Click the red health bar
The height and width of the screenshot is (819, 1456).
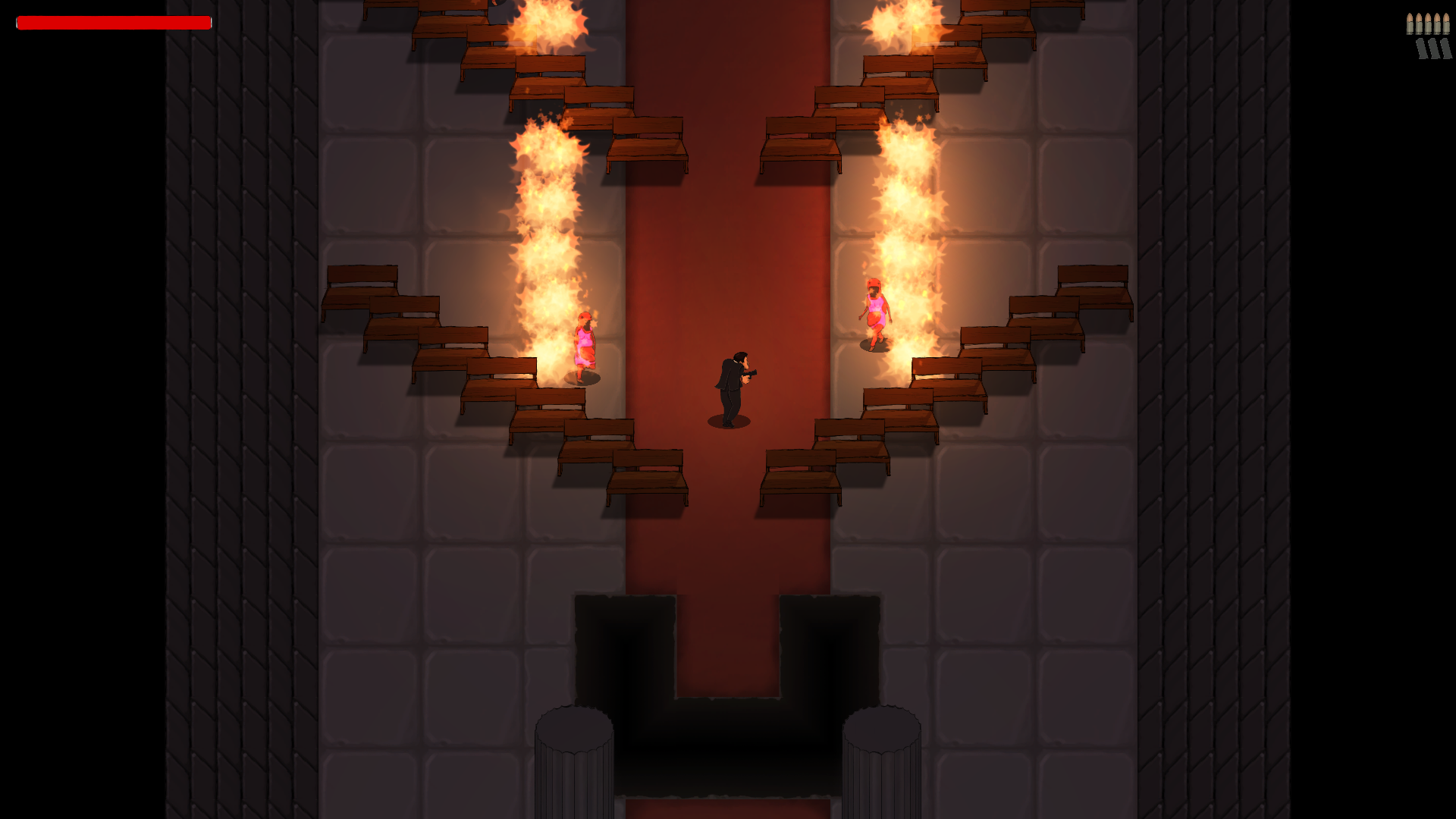[x=114, y=23]
